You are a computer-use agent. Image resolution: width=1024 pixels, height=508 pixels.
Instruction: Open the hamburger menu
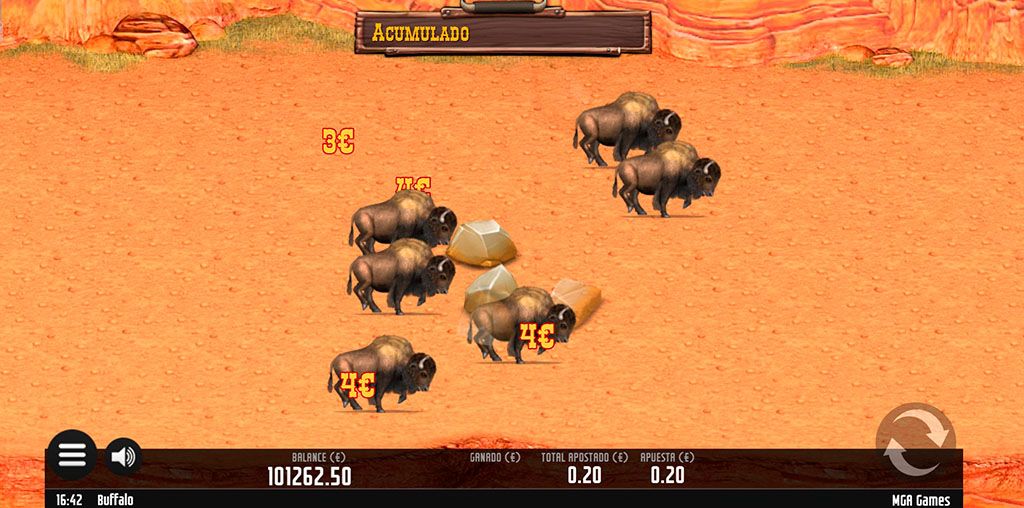point(72,455)
